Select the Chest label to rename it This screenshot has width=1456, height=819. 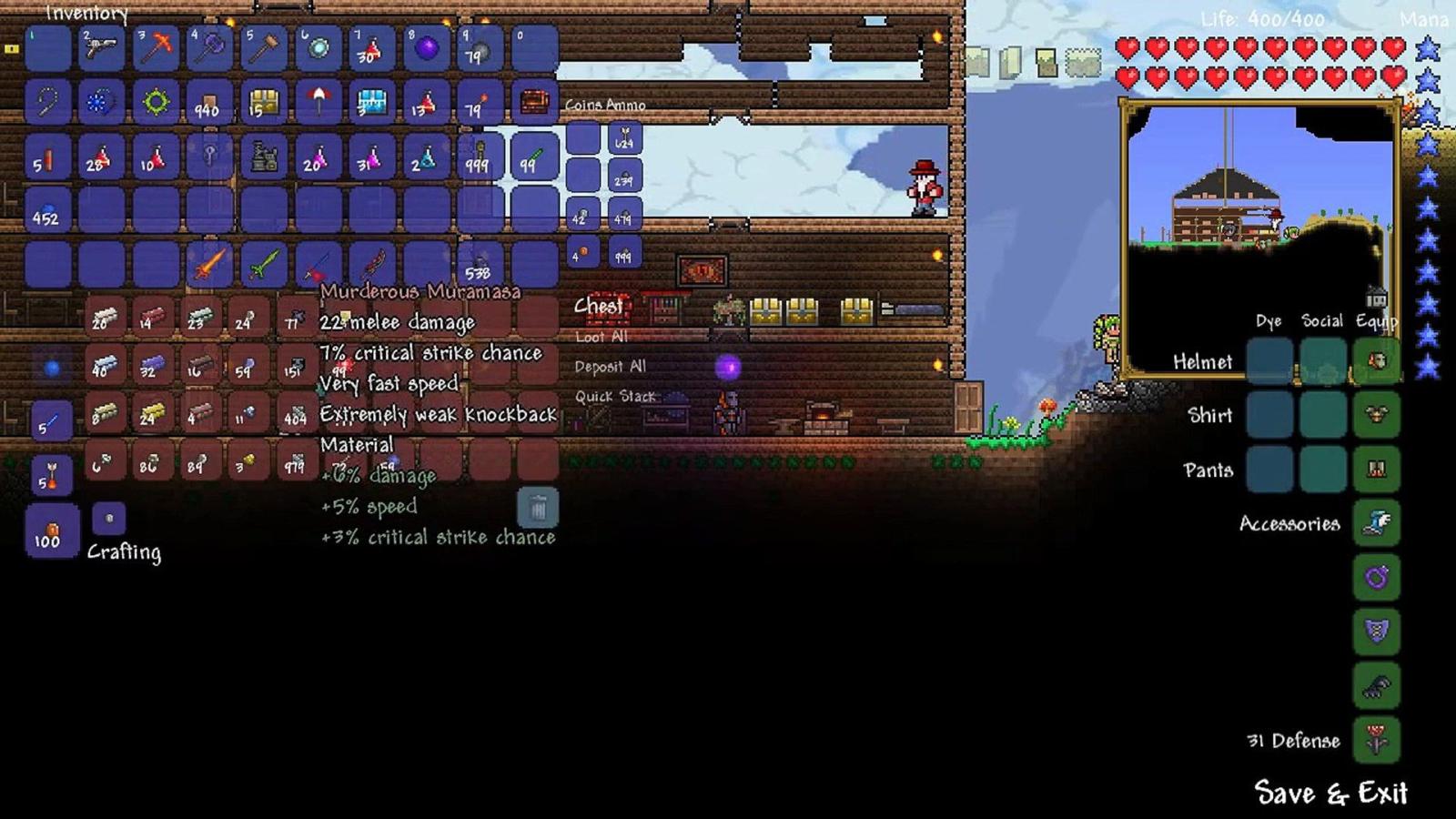click(x=598, y=307)
